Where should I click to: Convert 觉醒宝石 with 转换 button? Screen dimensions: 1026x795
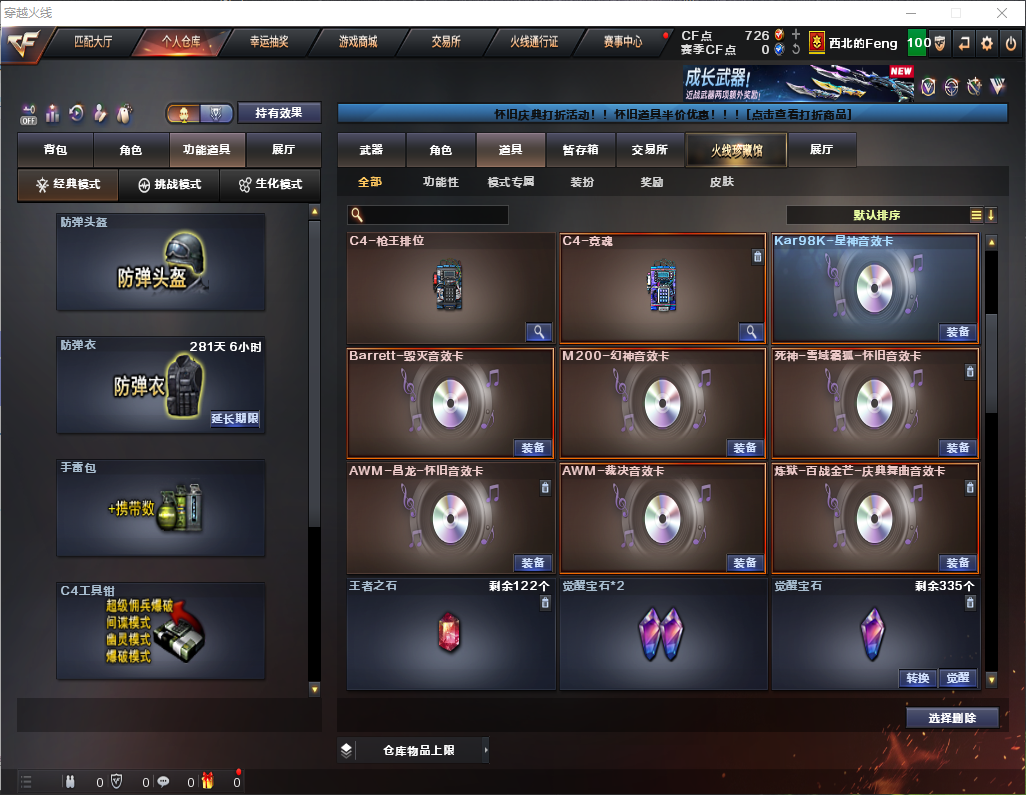point(917,678)
